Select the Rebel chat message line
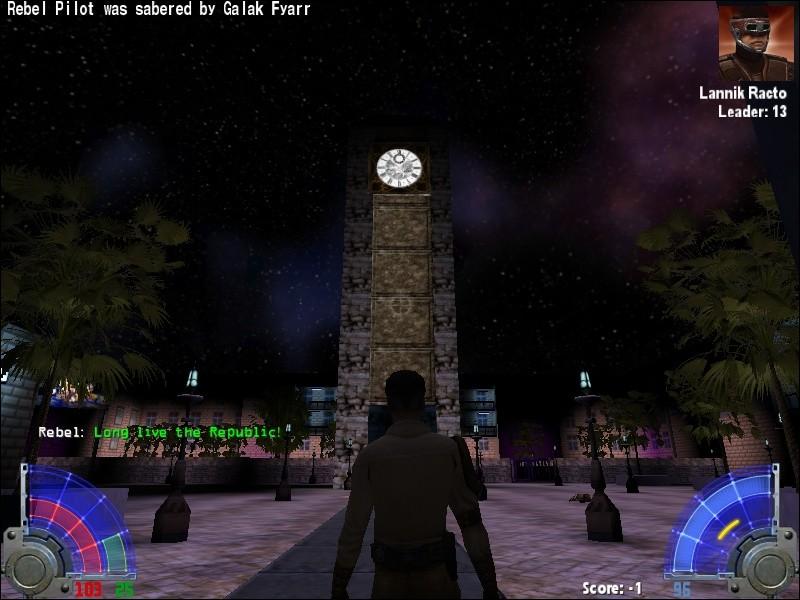The image size is (800, 600). [160, 432]
